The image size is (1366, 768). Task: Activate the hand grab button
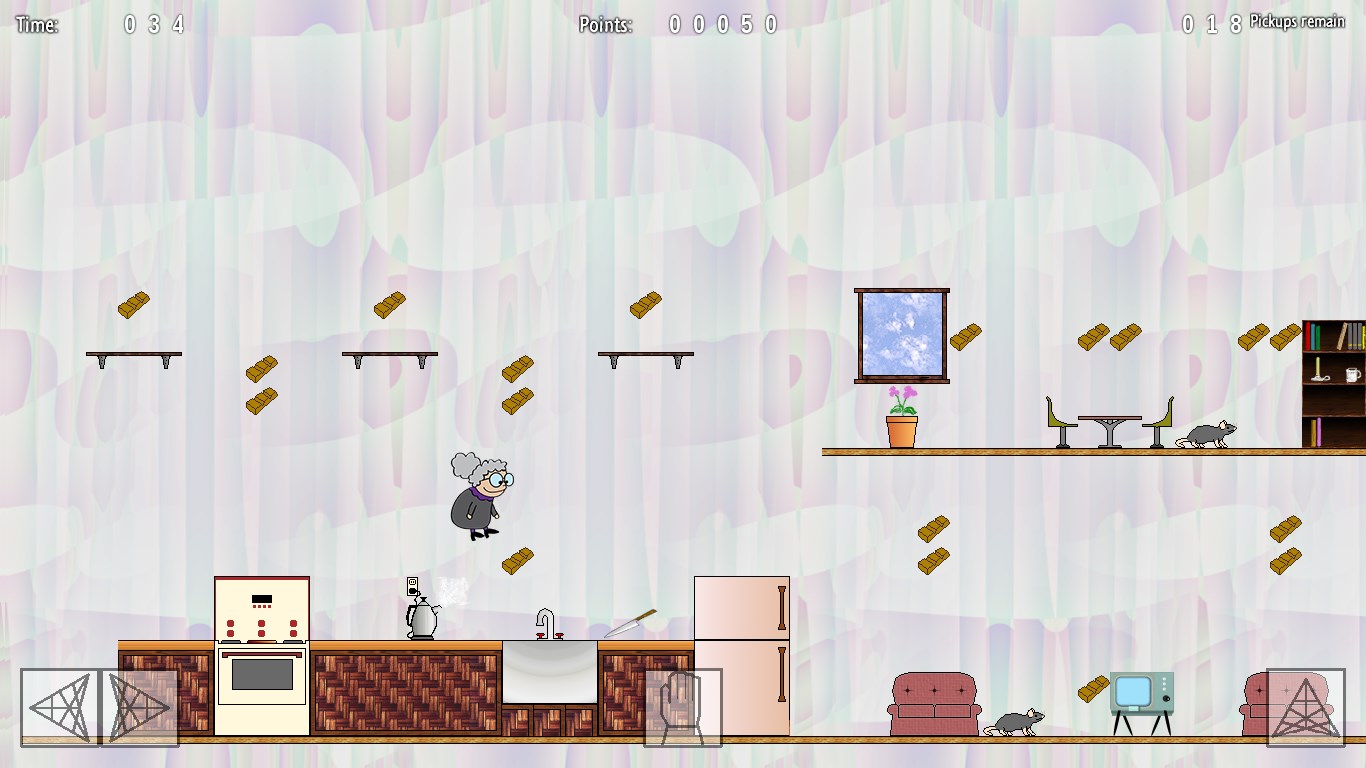pos(683,708)
